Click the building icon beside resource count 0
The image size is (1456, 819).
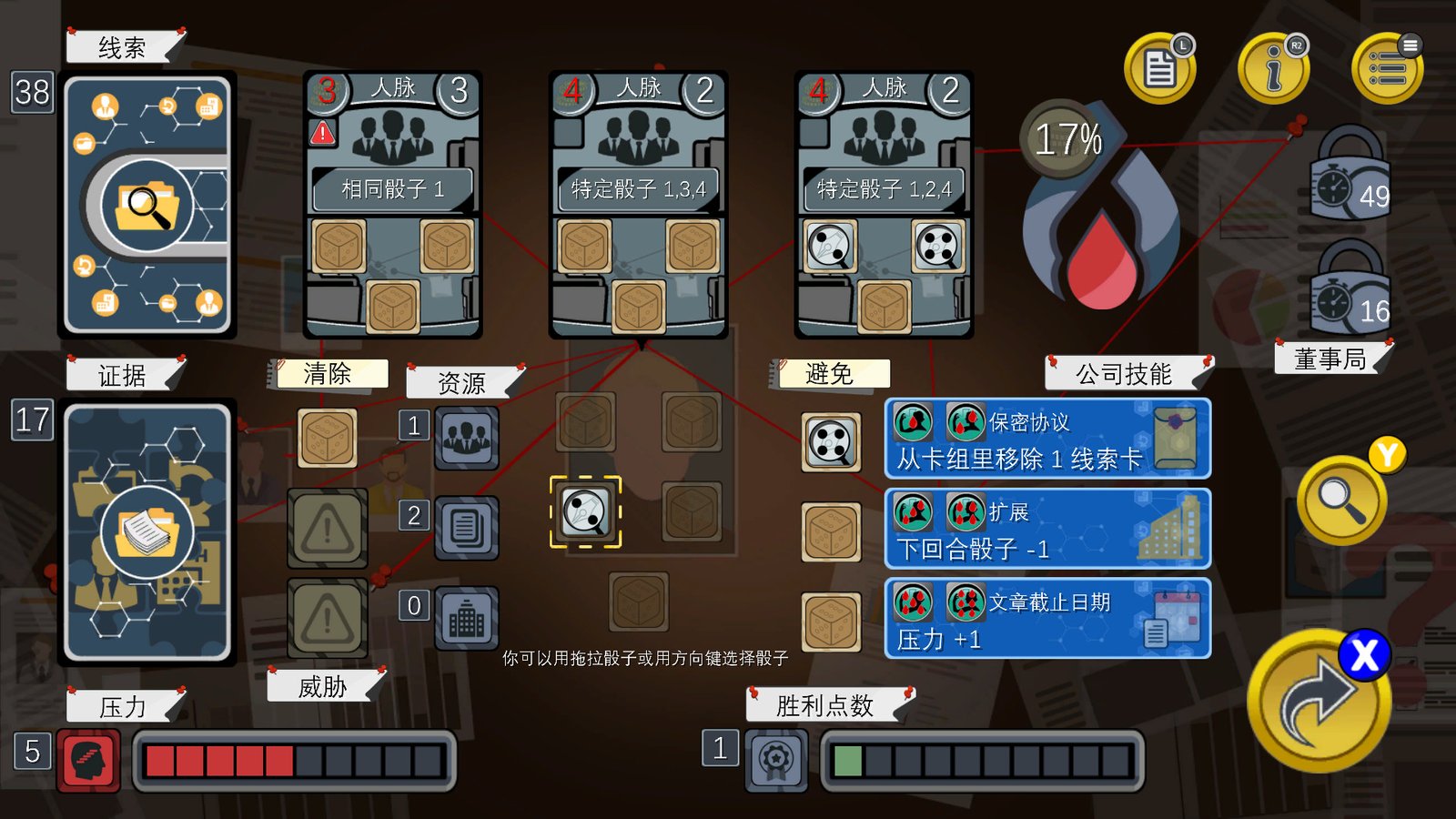click(x=466, y=617)
